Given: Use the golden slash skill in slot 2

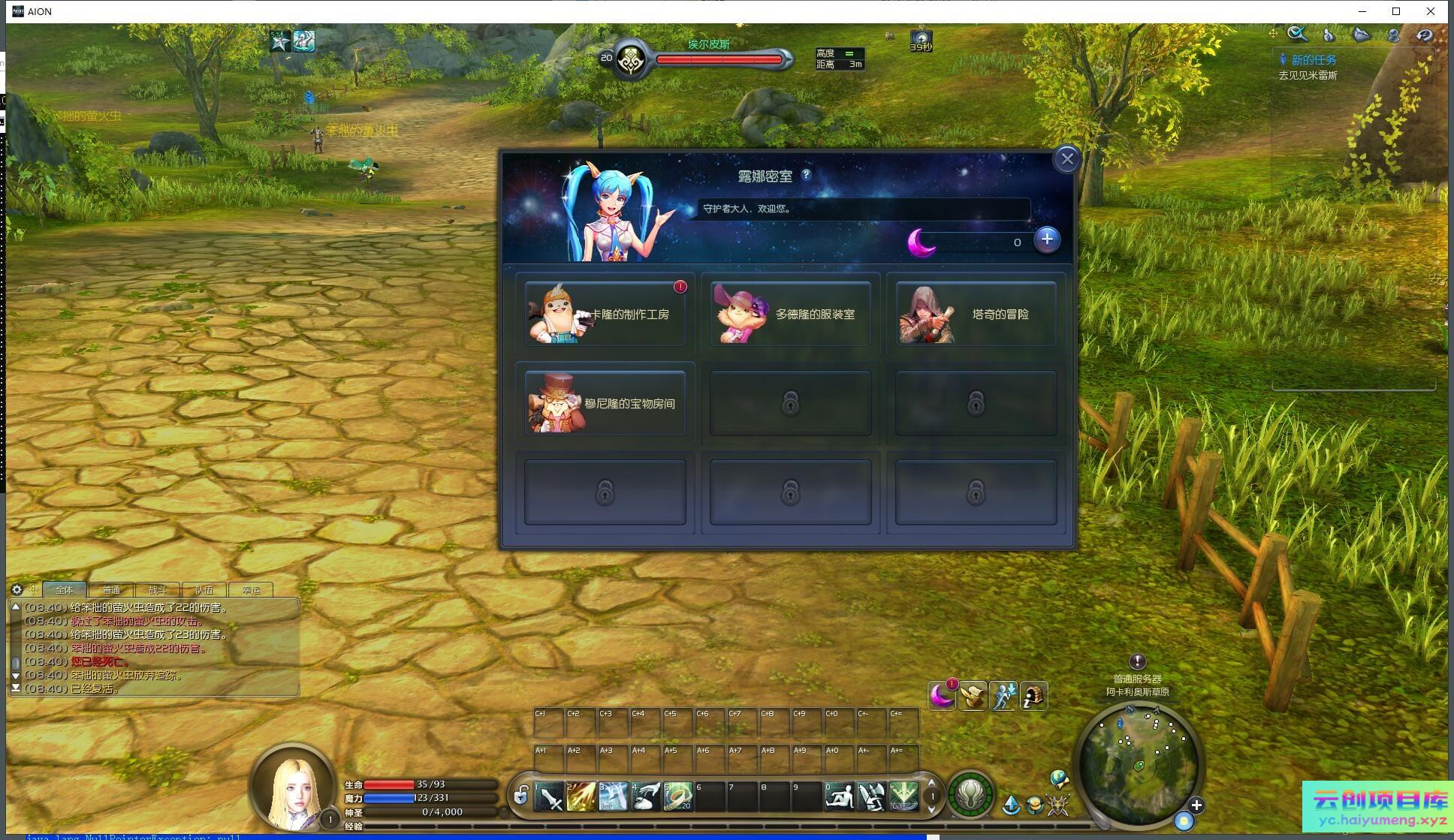Looking at the screenshot, I should tap(581, 796).
